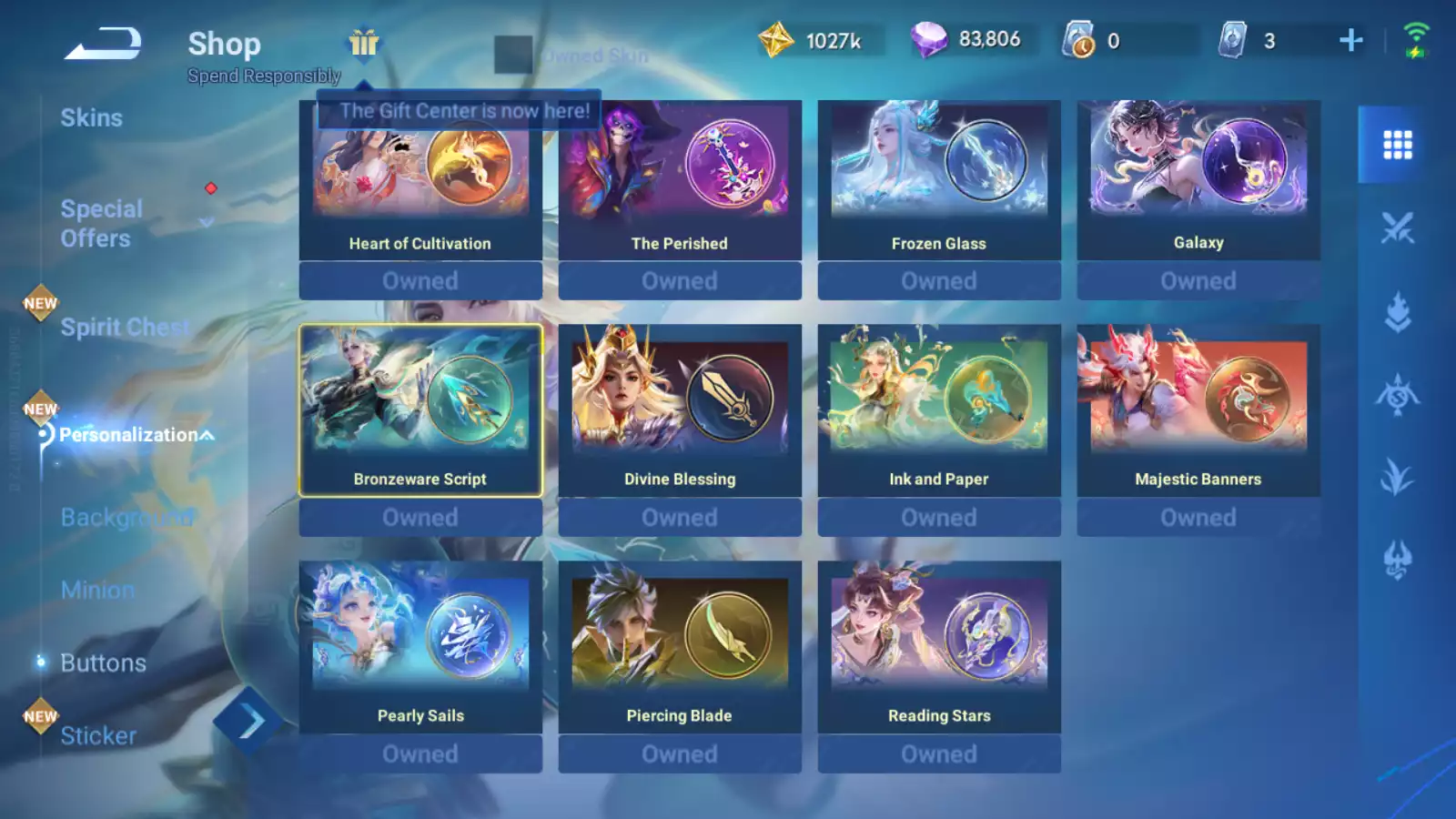The height and width of the screenshot is (819, 1456).
Task: Open the Gift Center icon
Action: 363,43
